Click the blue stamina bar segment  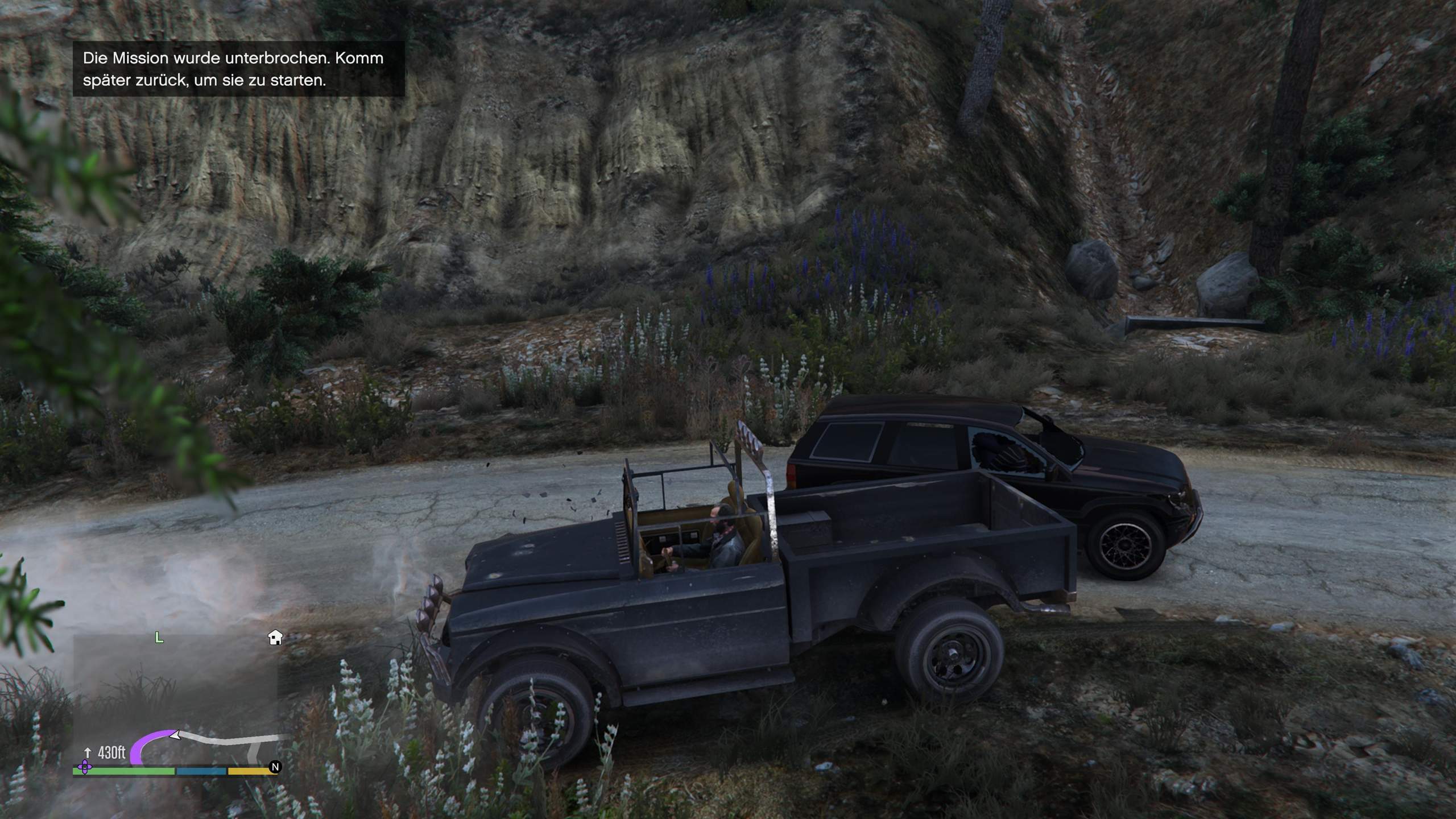click(x=200, y=771)
